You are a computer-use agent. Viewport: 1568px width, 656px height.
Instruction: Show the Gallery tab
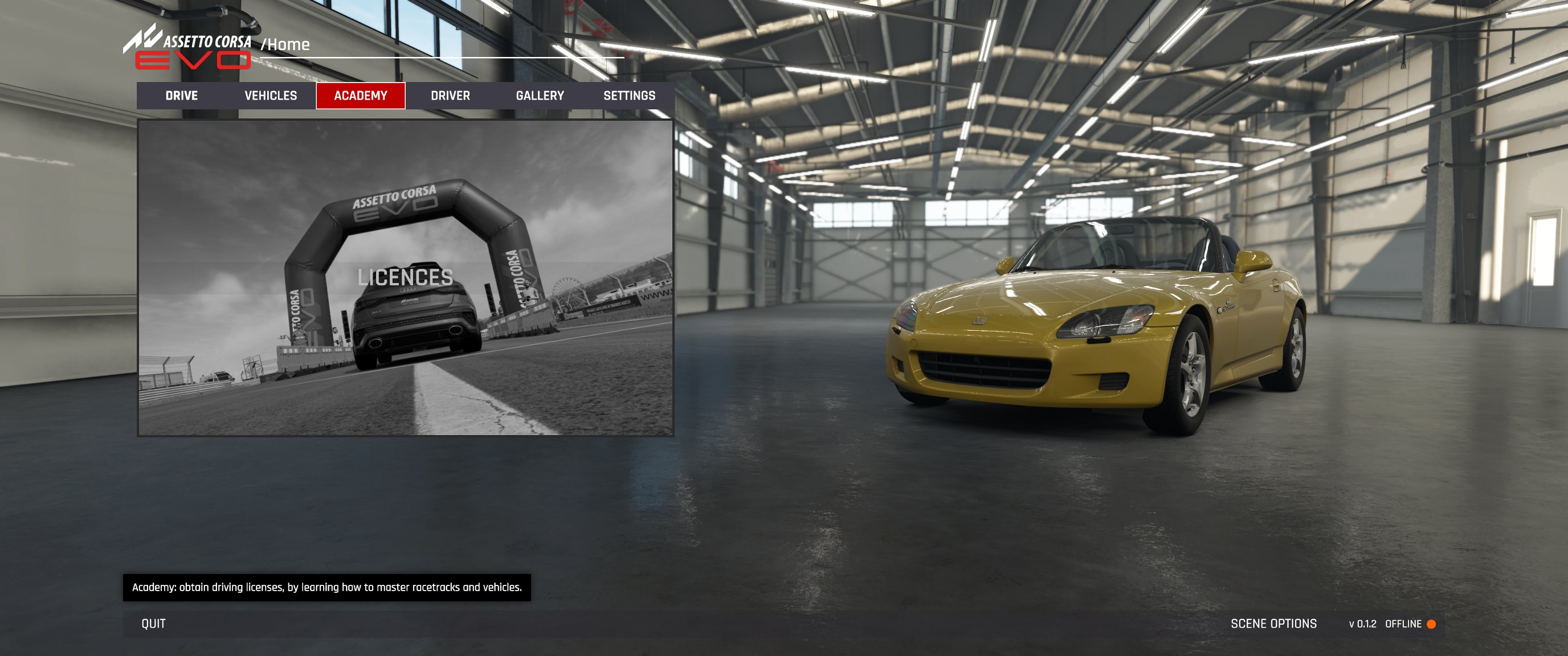pyautogui.click(x=540, y=96)
